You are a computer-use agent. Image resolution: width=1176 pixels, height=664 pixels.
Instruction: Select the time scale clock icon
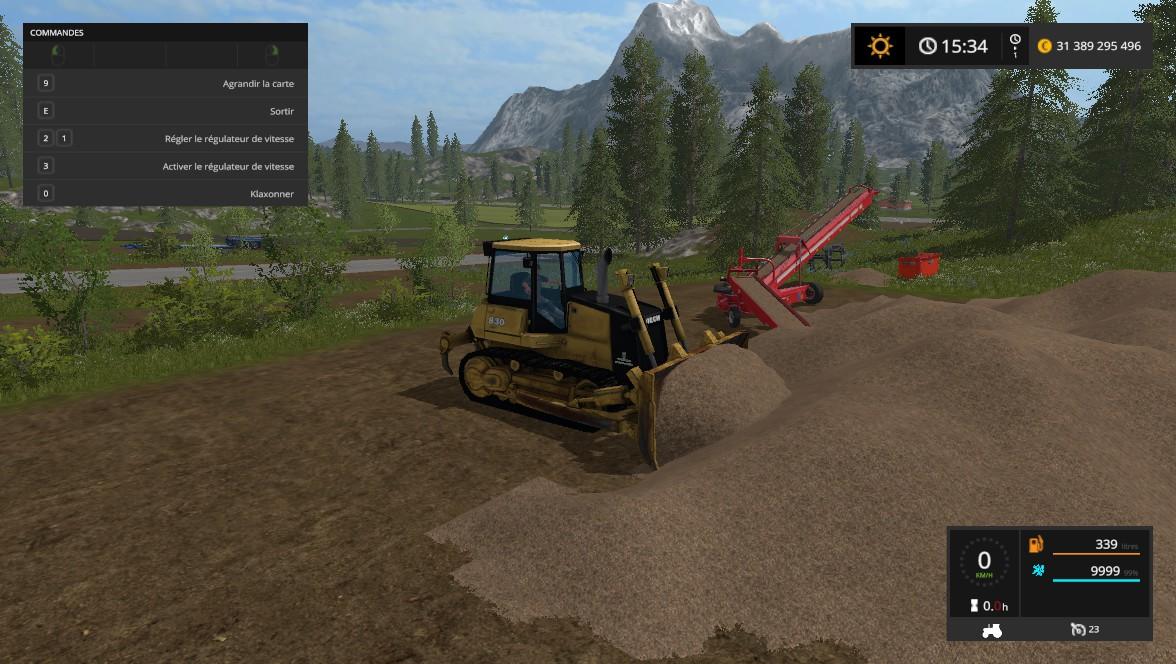click(1015, 45)
